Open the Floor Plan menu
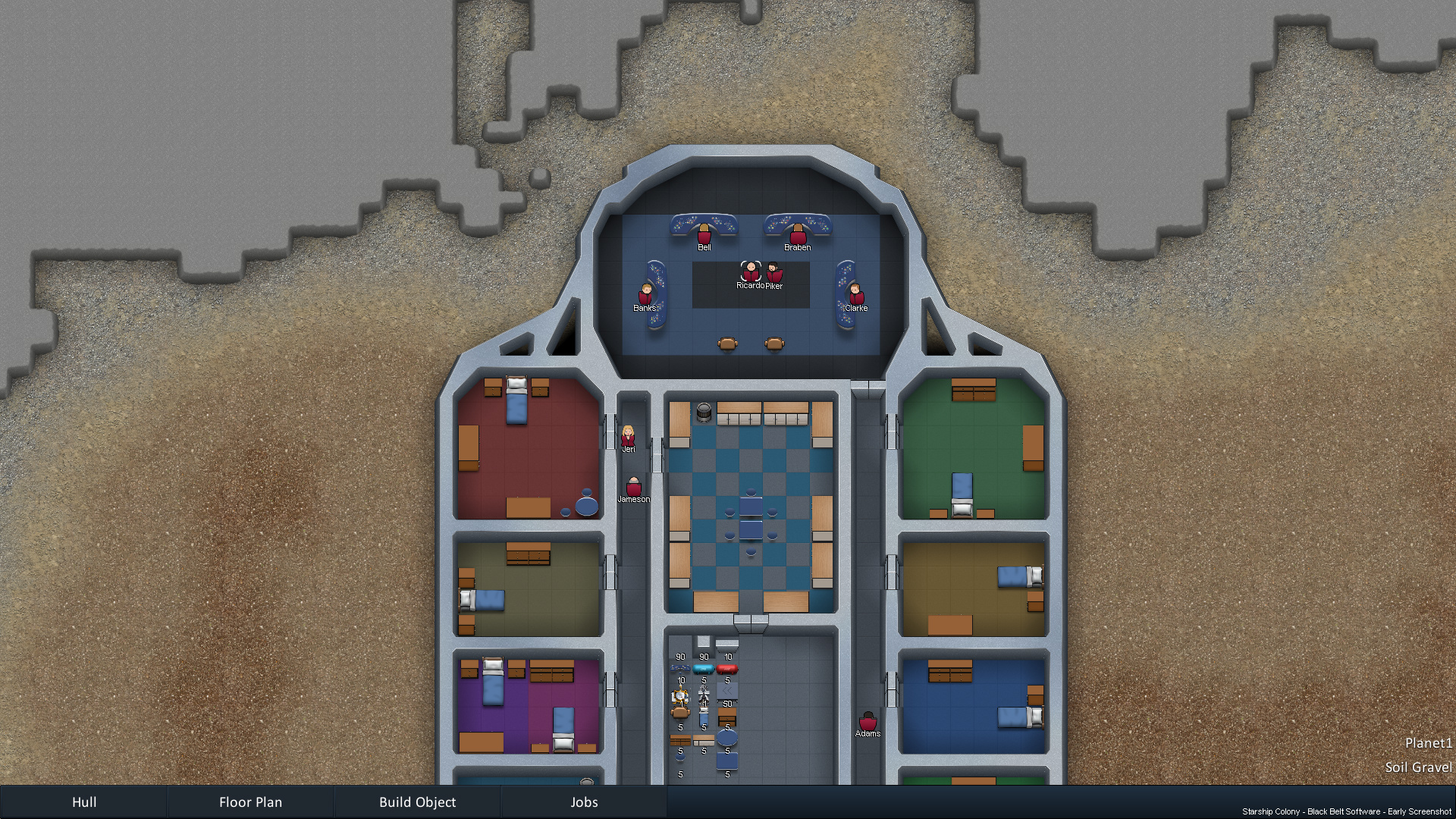 (x=250, y=802)
